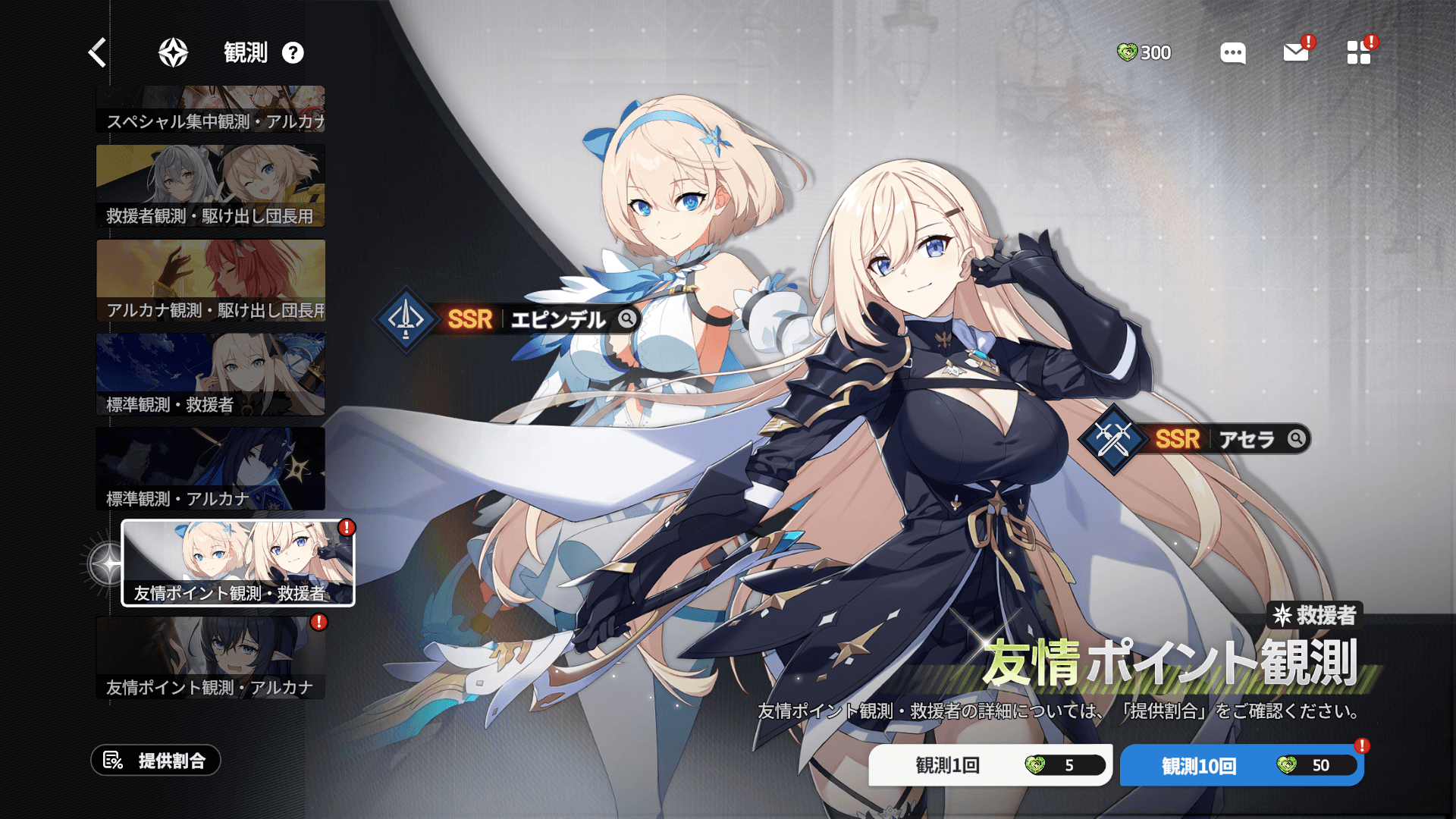Image resolution: width=1456 pixels, height=819 pixels.
Task: Select the 標準観測・救援者 banner
Action: (x=210, y=373)
